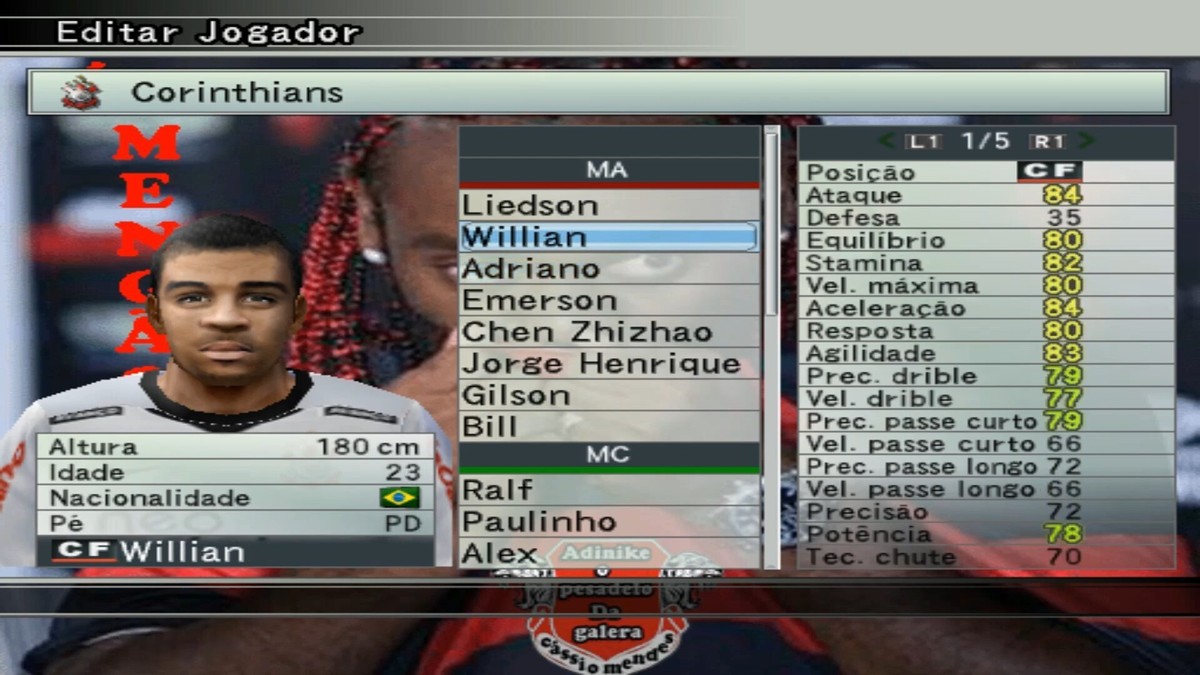Select Chen Zhizhao from the roster
This screenshot has width=1200, height=675.
[x=608, y=332]
